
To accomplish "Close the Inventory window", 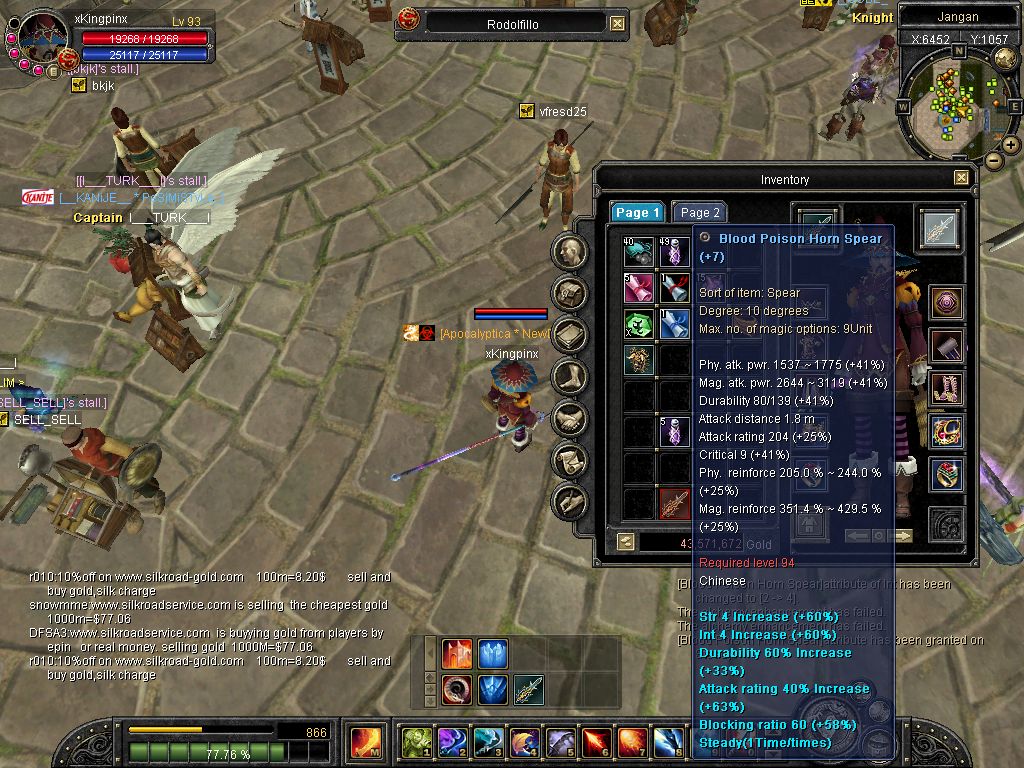I will [x=961, y=178].
